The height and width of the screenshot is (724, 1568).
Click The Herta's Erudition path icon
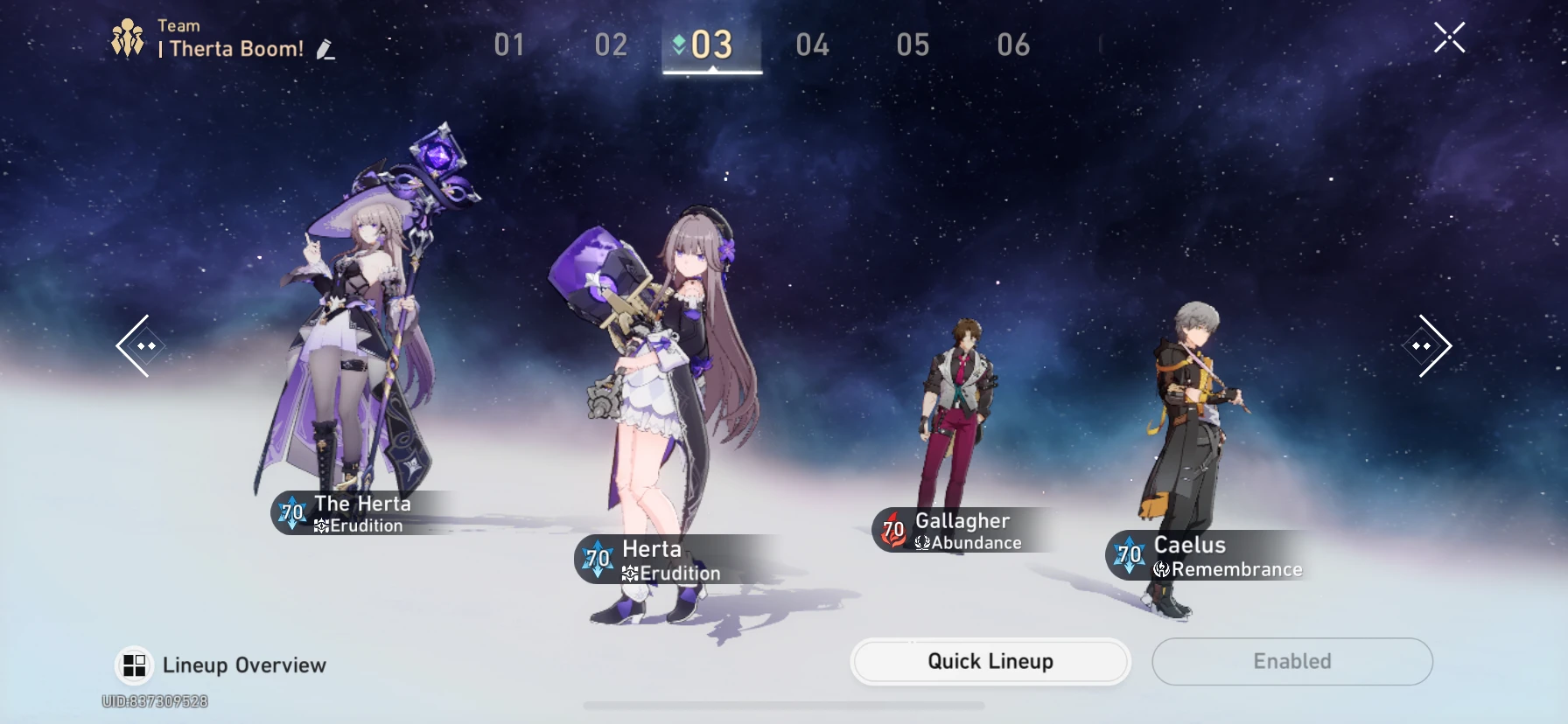pyautogui.click(x=322, y=526)
